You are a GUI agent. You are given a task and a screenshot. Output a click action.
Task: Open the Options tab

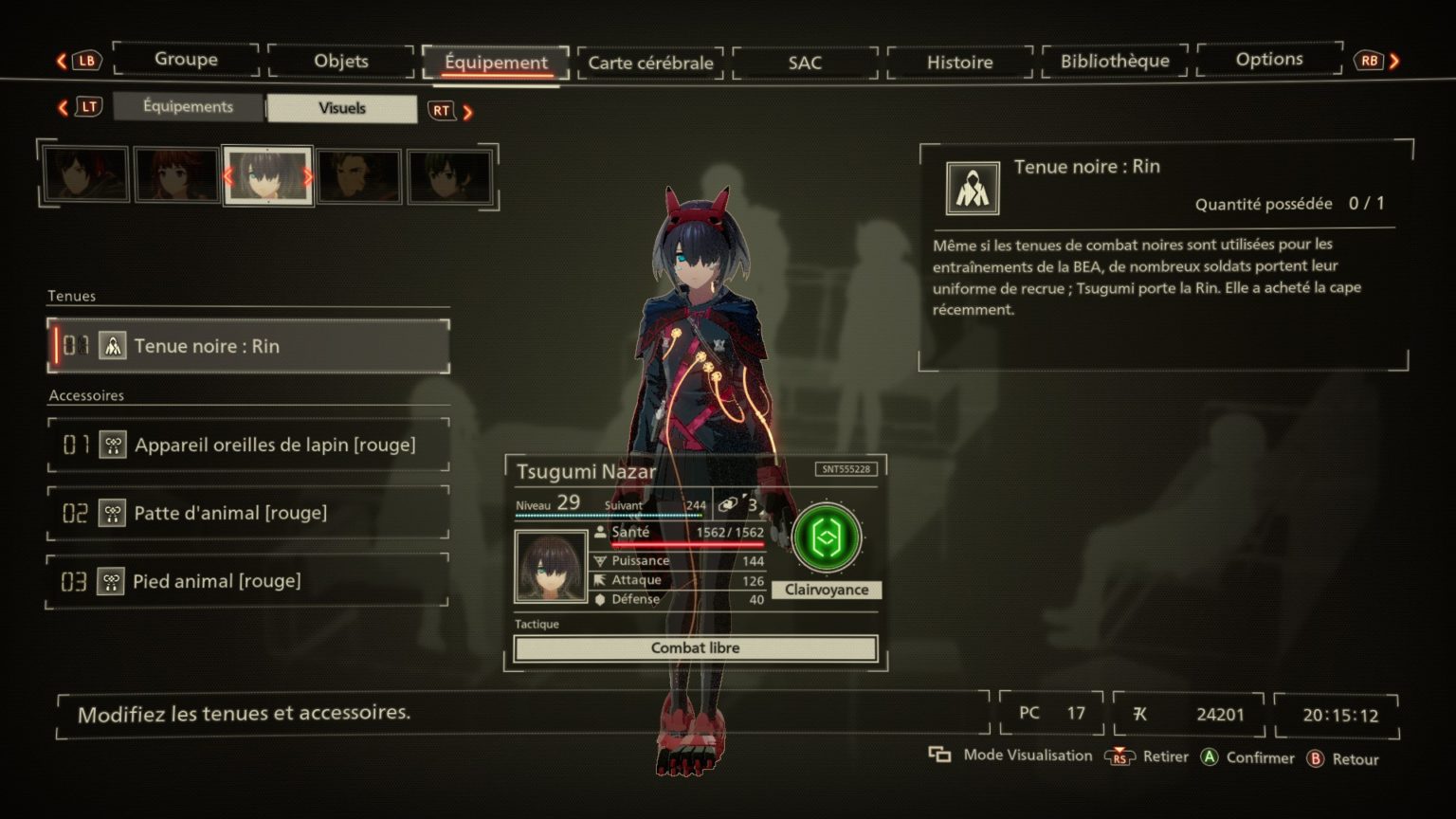coord(1268,60)
